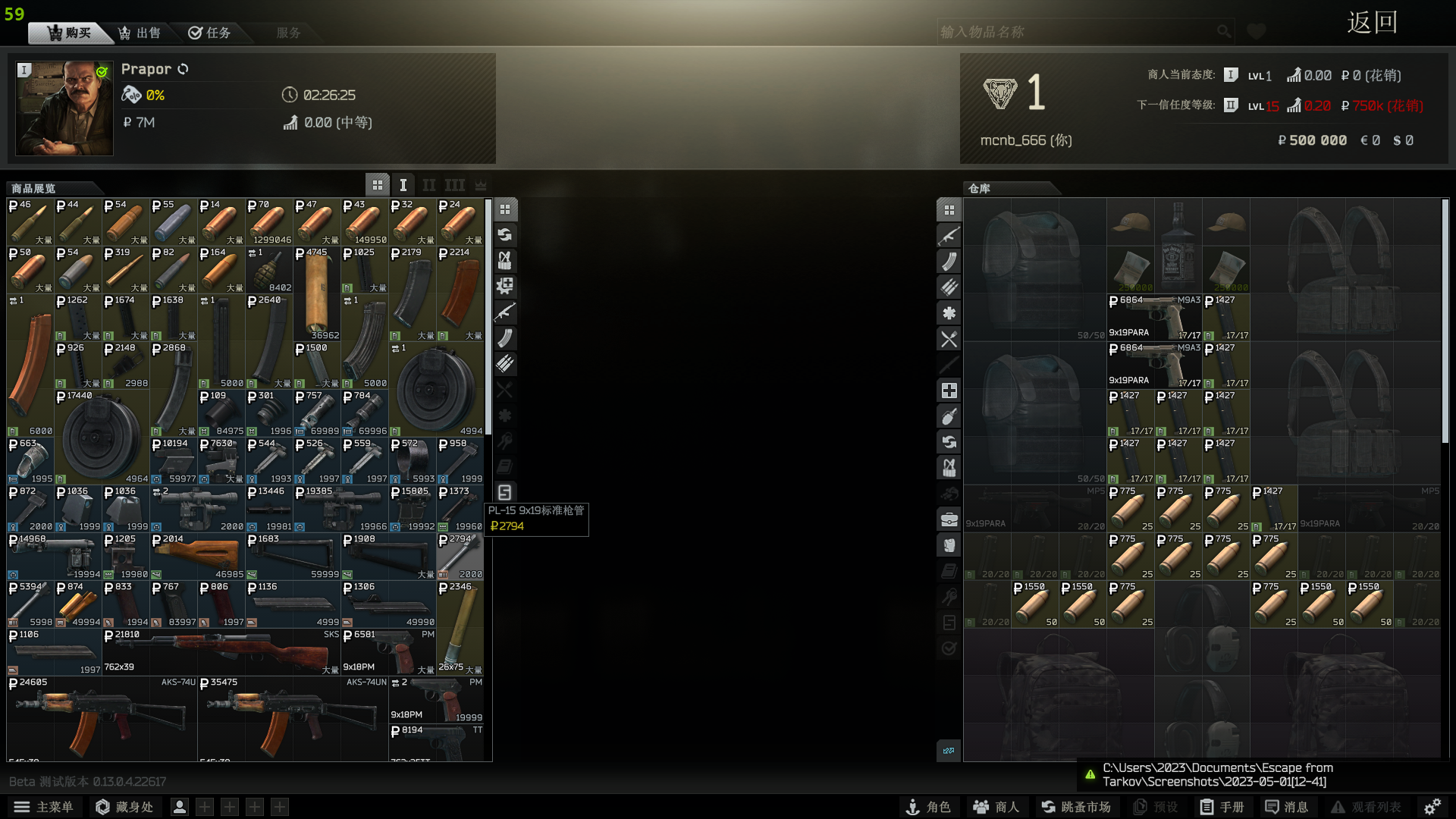Click the 返回 back button
The height and width of the screenshot is (819, 1456).
click(x=1372, y=23)
